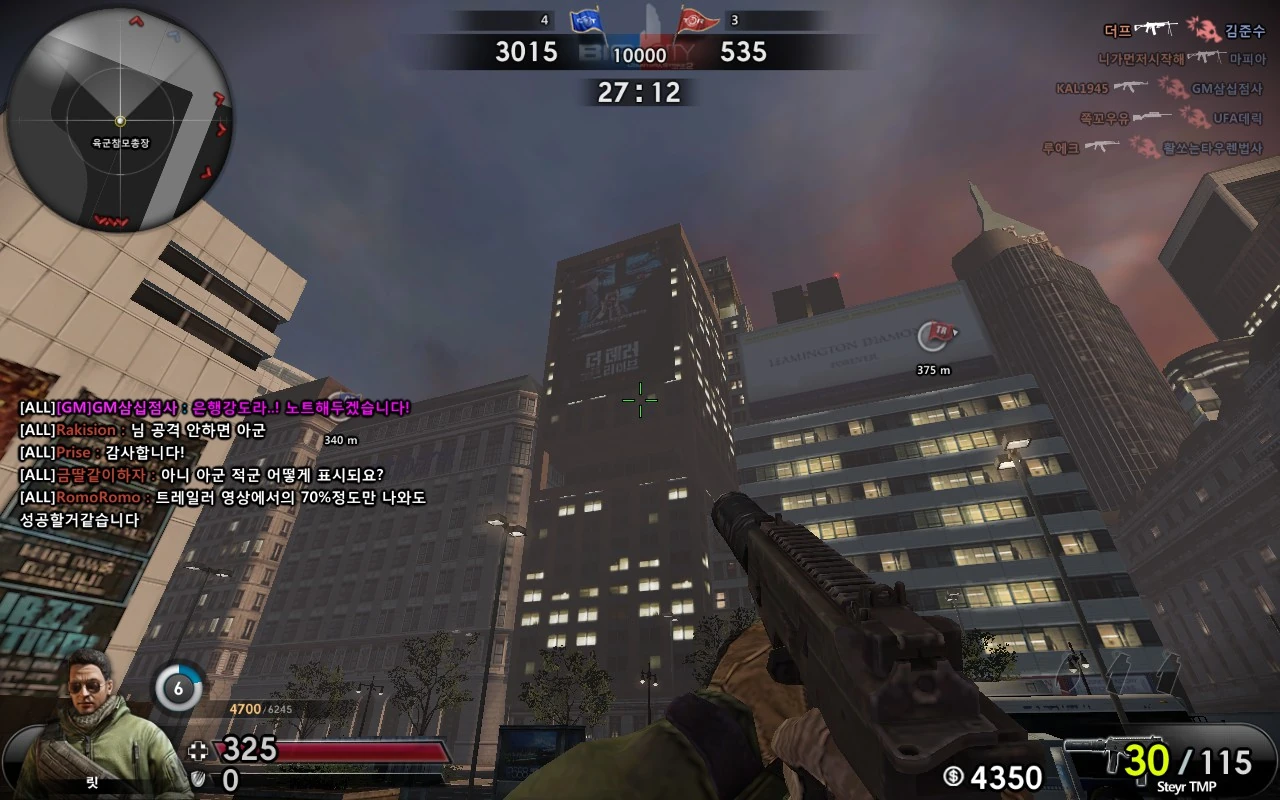Select the match timer showing 27:12
Viewport: 1280px width, 800px height.
coord(640,92)
